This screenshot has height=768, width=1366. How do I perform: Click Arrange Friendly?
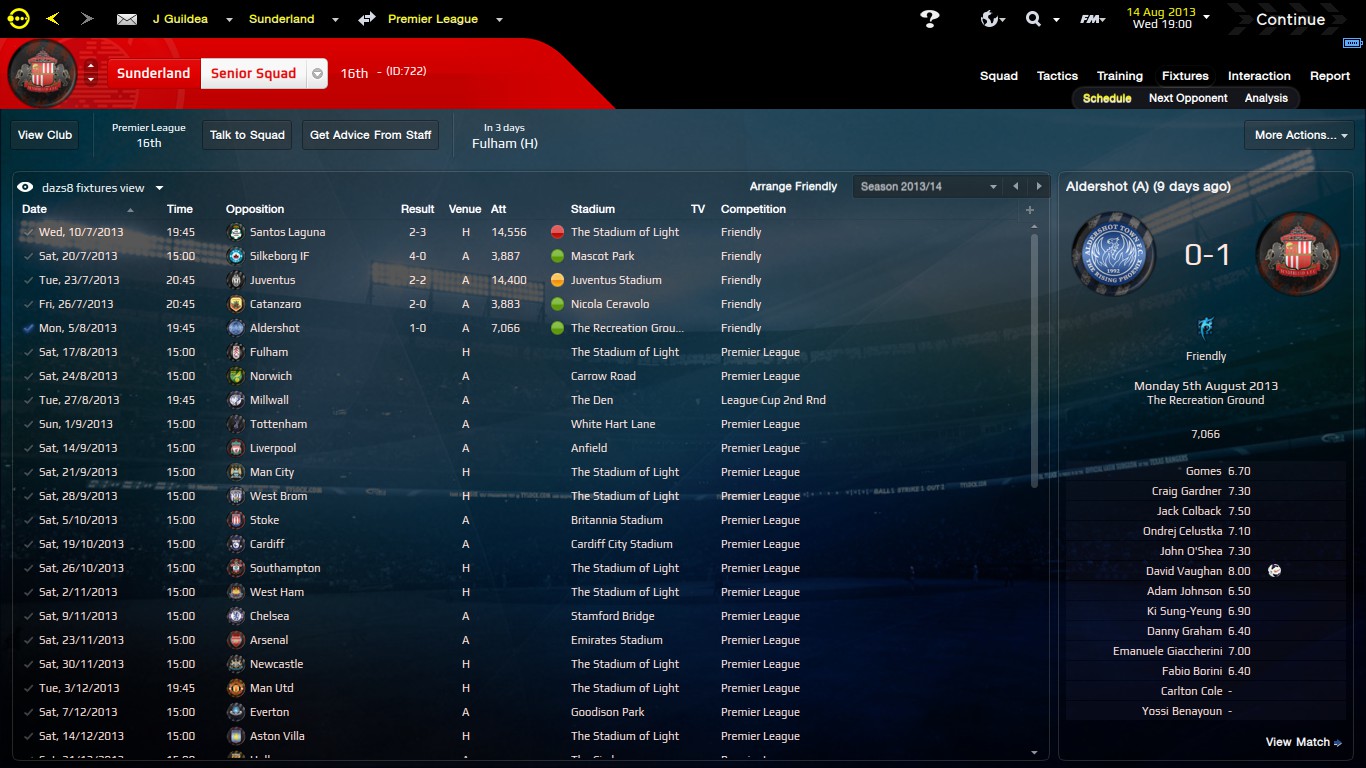(793, 187)
